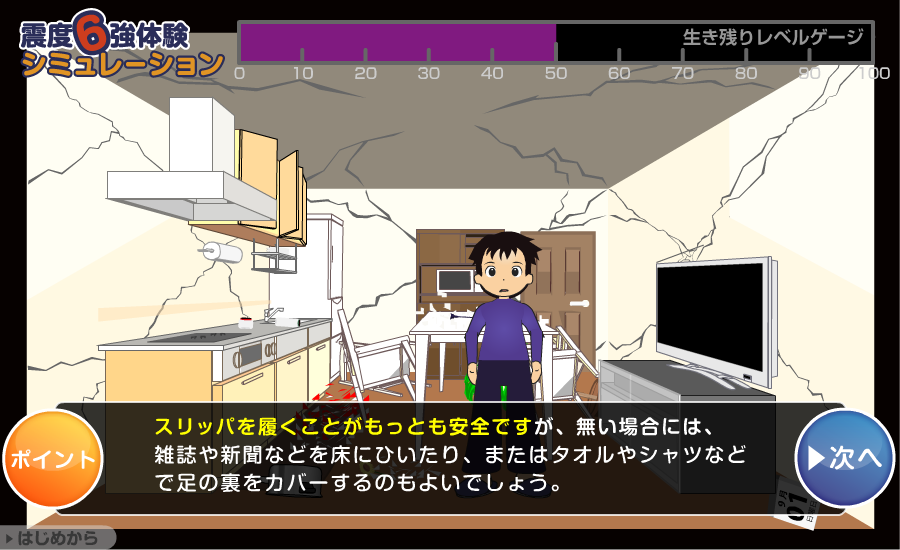Click the blue 次へ (Next) button
This screenshot has width=900, height=550.
(x=845, y=458)
